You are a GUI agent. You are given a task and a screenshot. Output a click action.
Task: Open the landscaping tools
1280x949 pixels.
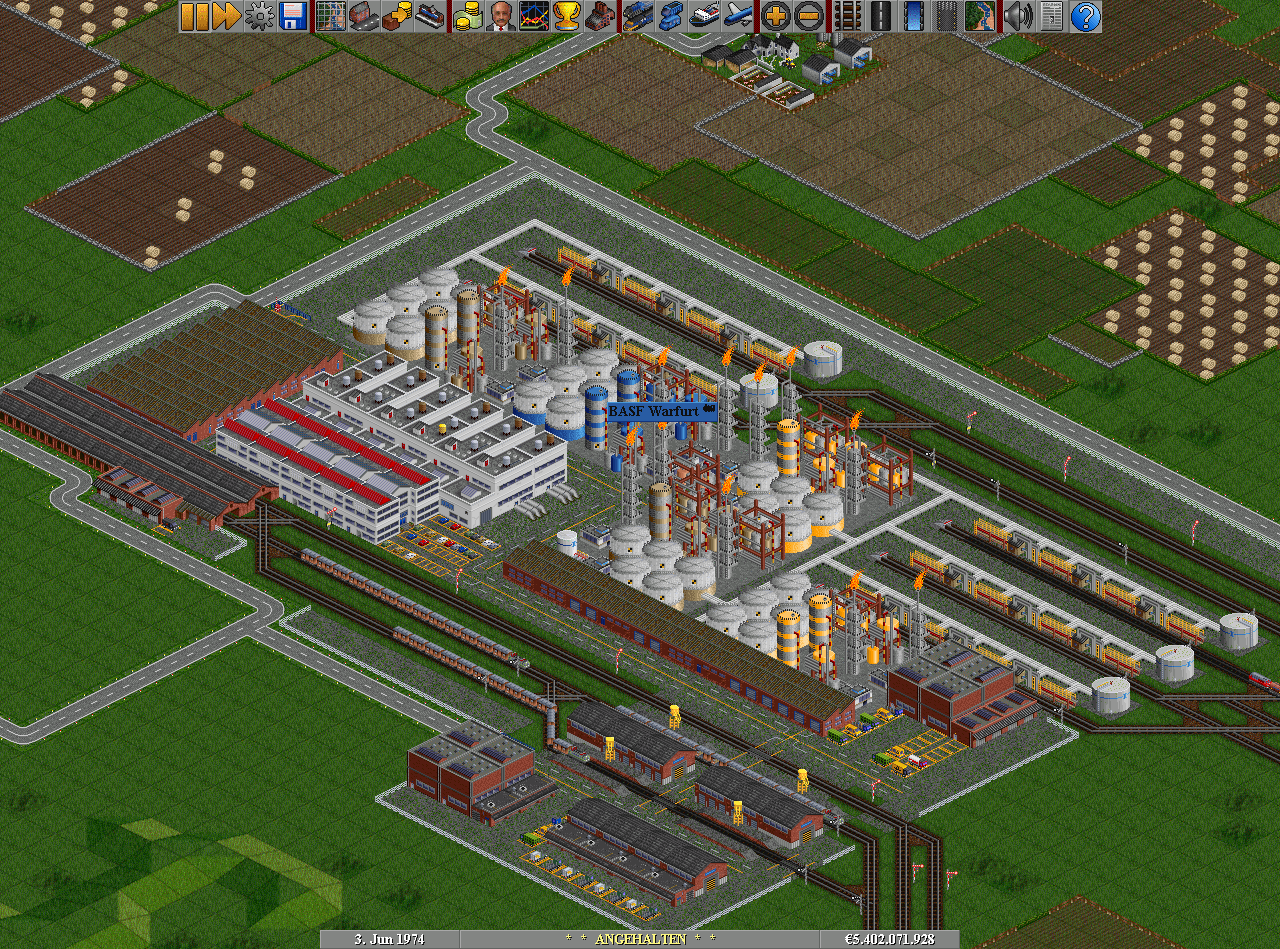pyautogui.click(x=980, y=16)
